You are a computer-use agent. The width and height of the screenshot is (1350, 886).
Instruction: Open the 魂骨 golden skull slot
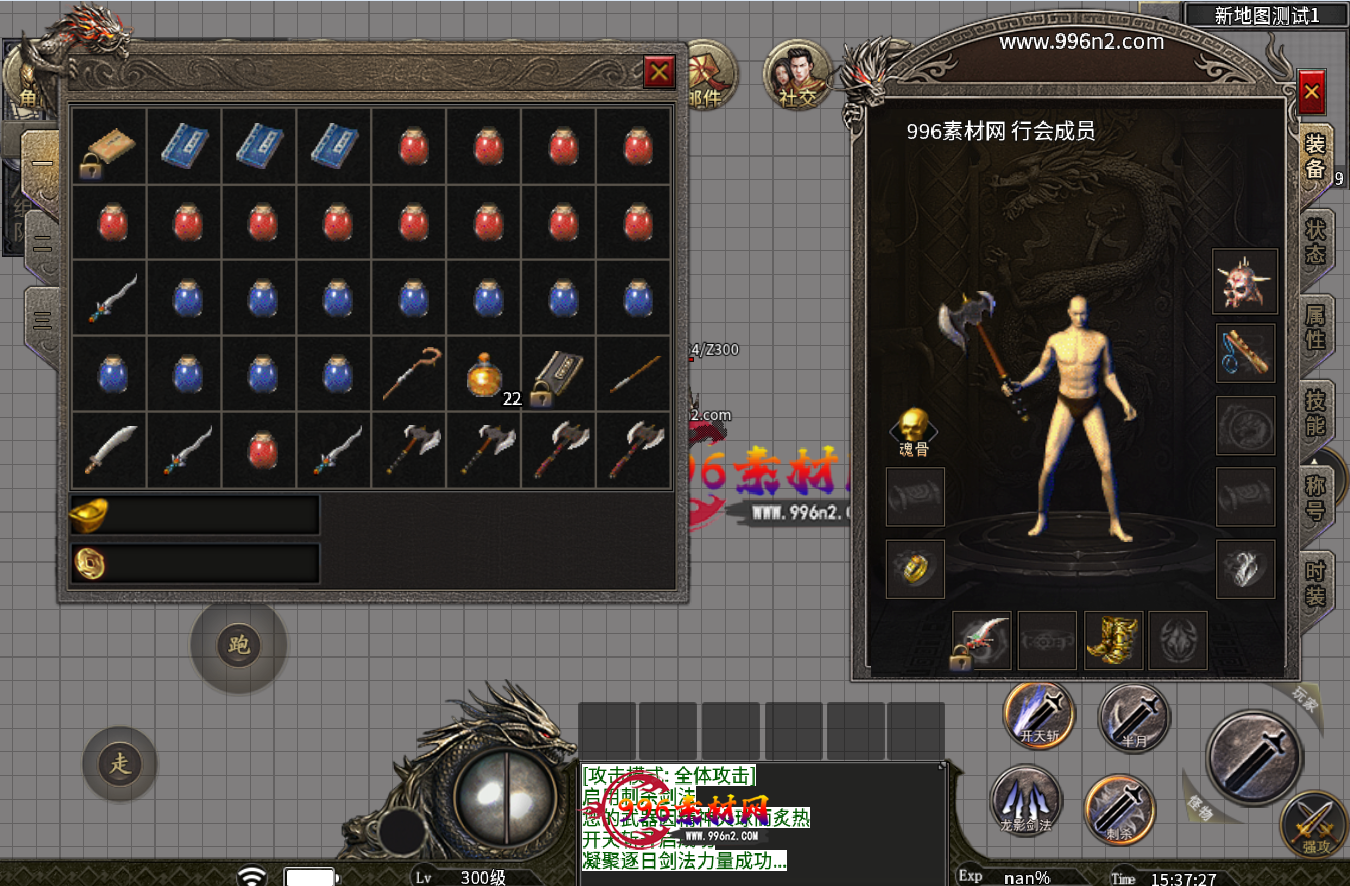tap(913, 429)
